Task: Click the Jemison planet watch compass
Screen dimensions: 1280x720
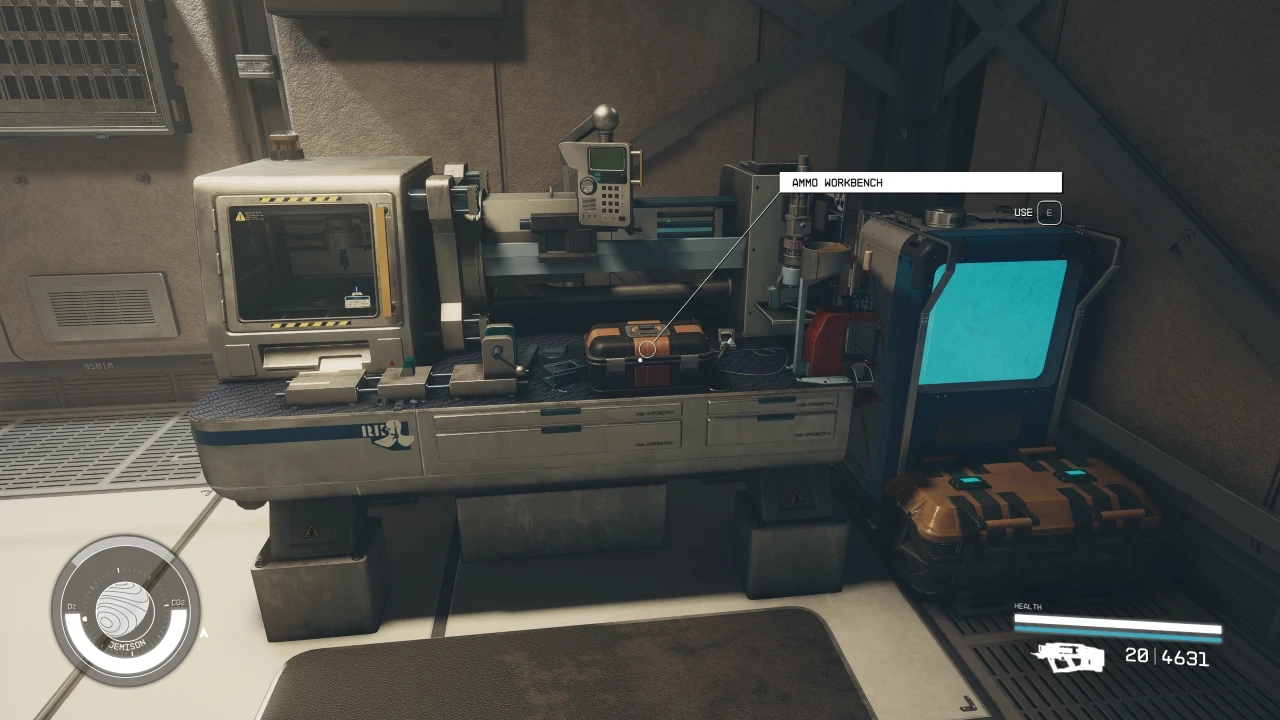Action: [x=126, y=610]
